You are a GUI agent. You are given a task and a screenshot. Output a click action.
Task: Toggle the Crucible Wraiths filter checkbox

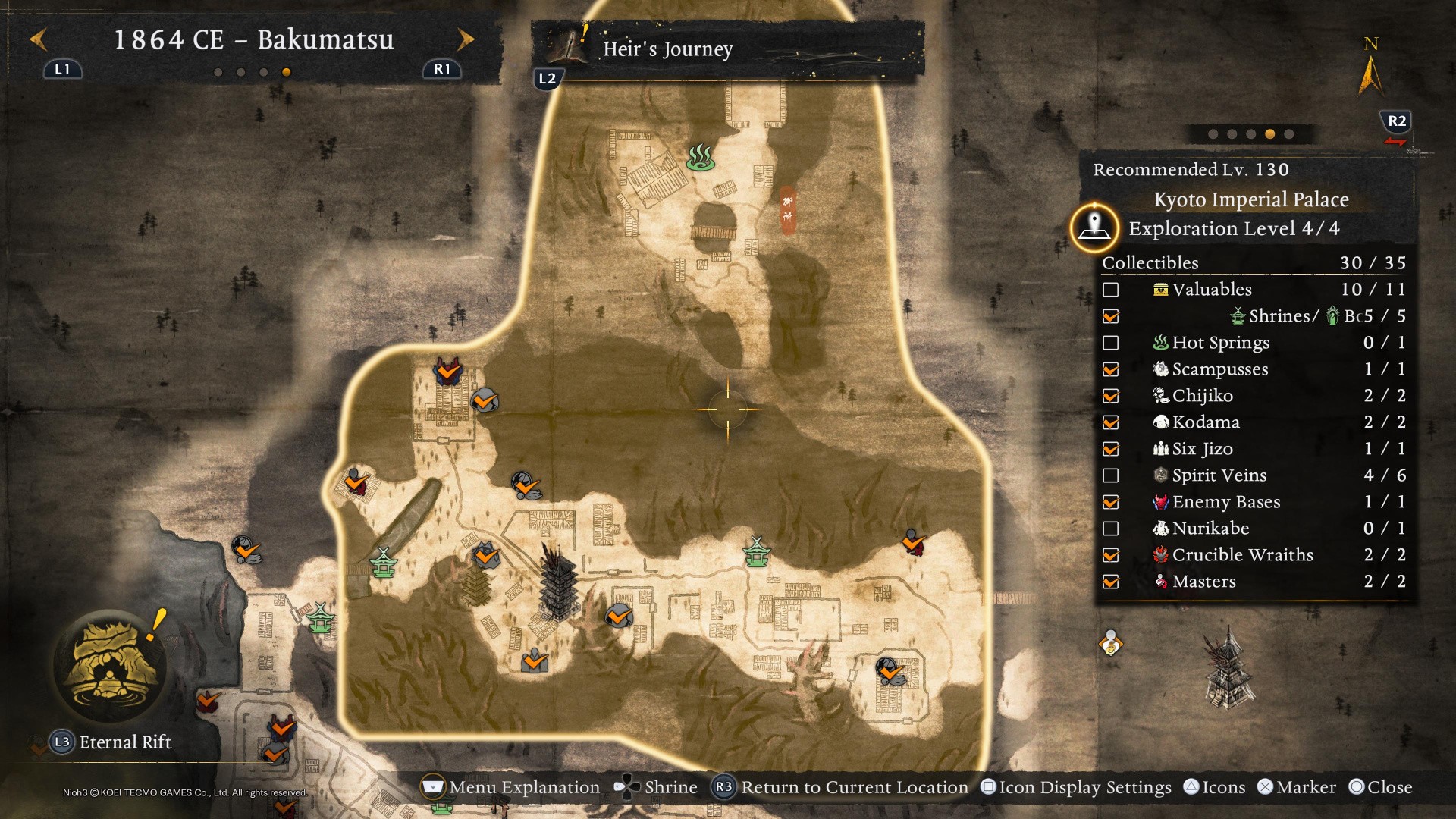pos(1111,555)
